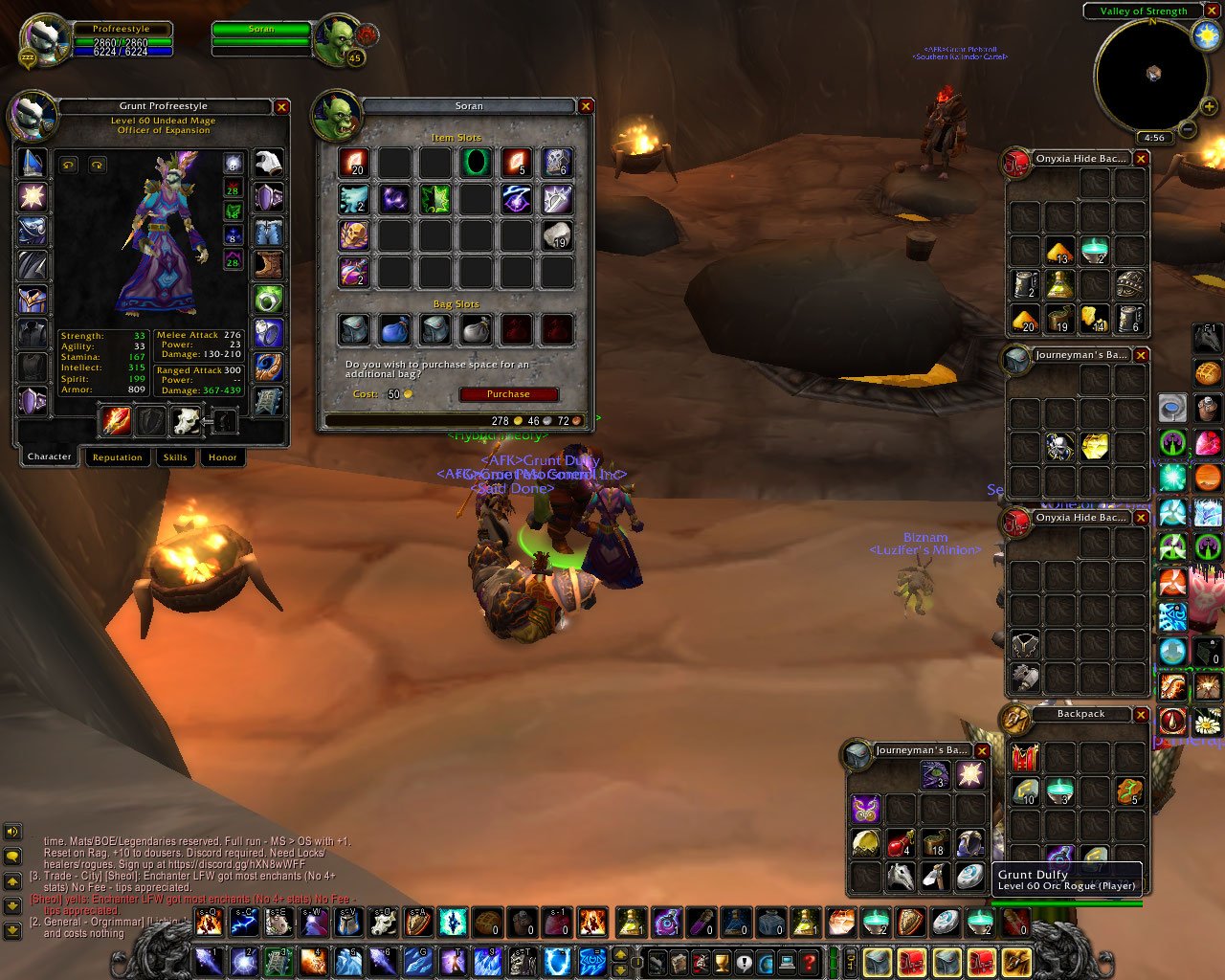Switch to the Reputation tab
This screenshot has width=1225, height=980.
click(118, 457)
